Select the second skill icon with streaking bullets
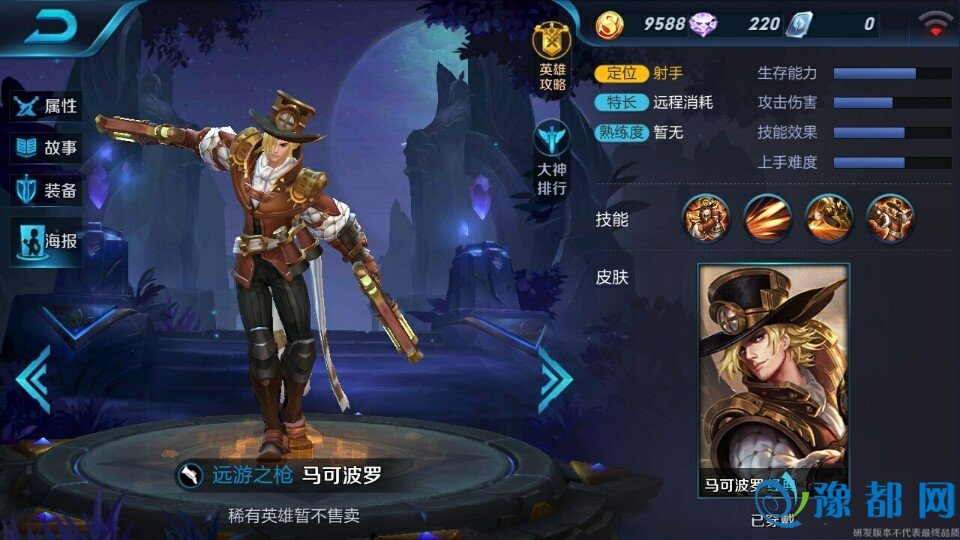The height and width of the screenshot is (540, 960). (768, 218)
